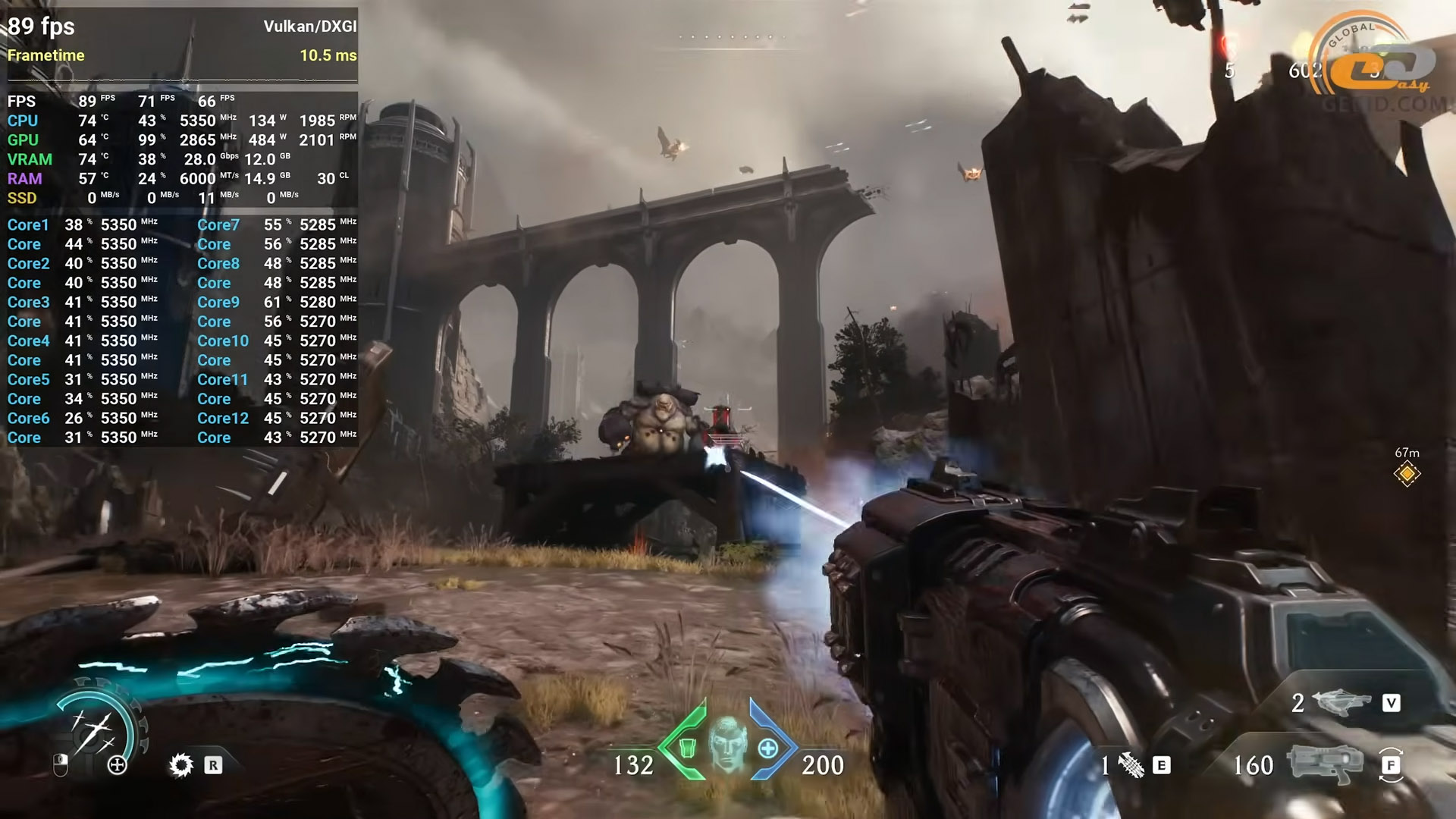Choose the crossbow-shaped weapon icon

pos(1341,703)
